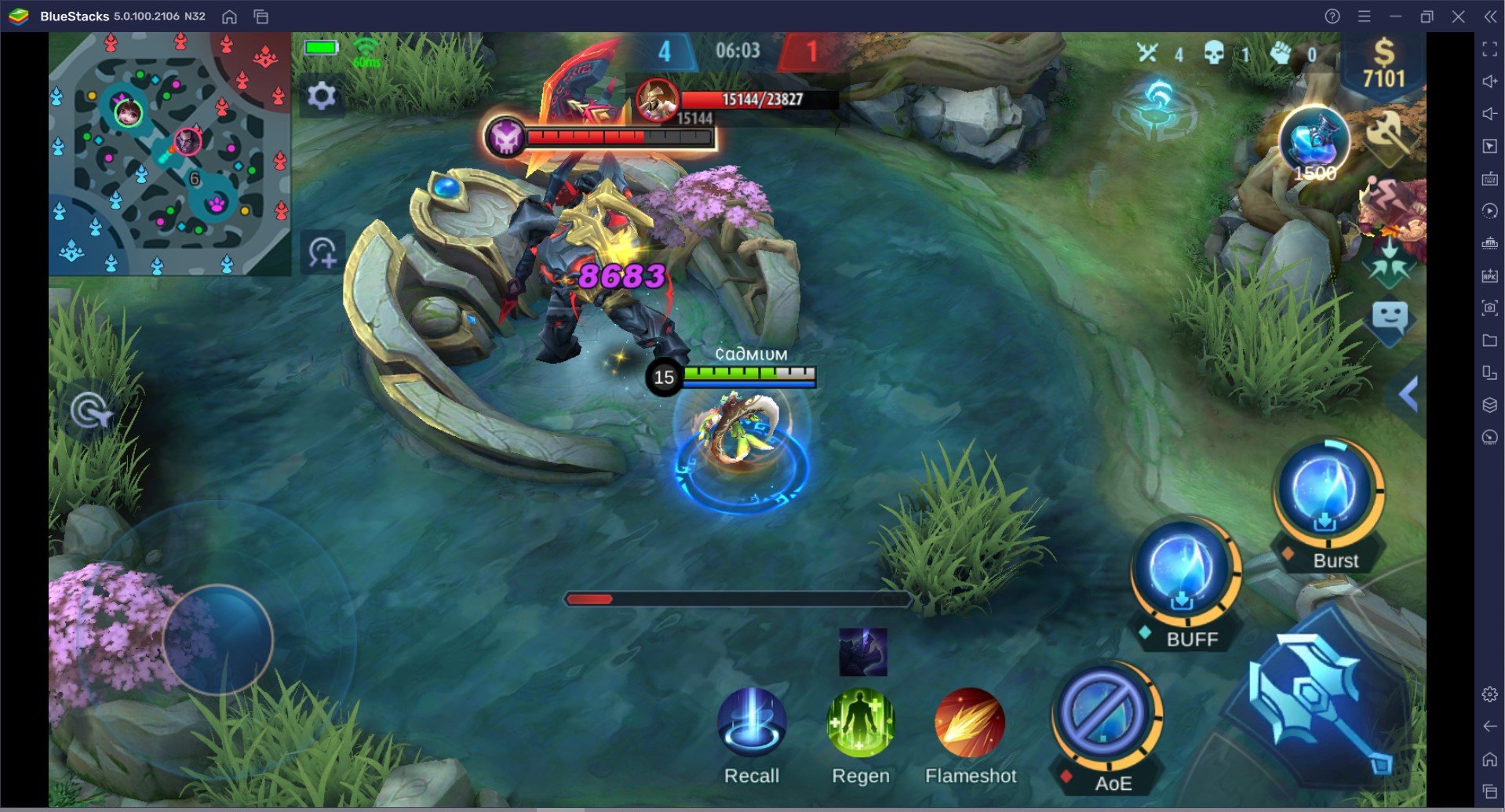The image size is (1505, 812).
Task: Toggle fullscreen from the BlueStacks sidebar
Action: coord(1490,49)
